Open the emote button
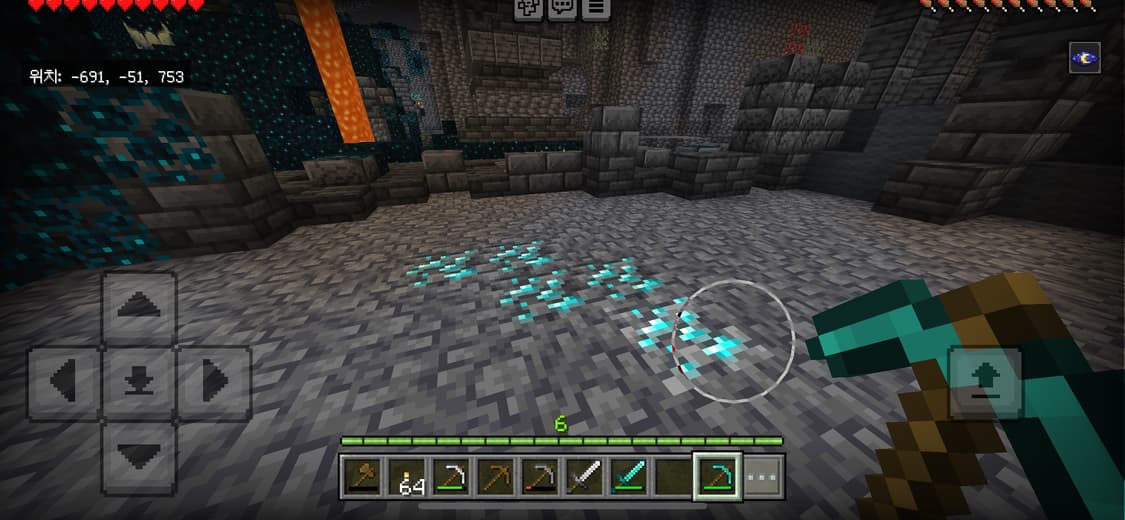Viewport: 1125px width, 520px height. [529, 8]
